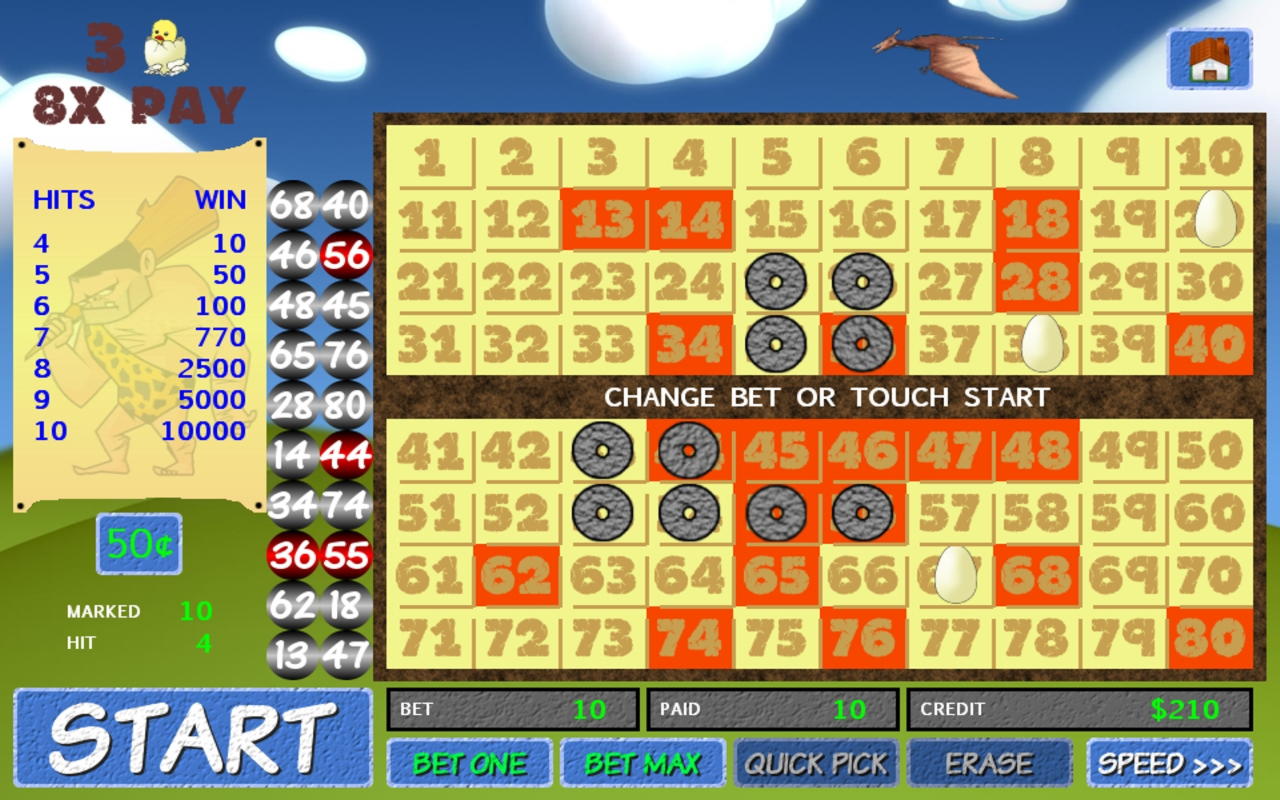Click BET ONE to increase bet
Image resolution: width=1280 pixels, height=800 pixels.
[x=470, y=762]
